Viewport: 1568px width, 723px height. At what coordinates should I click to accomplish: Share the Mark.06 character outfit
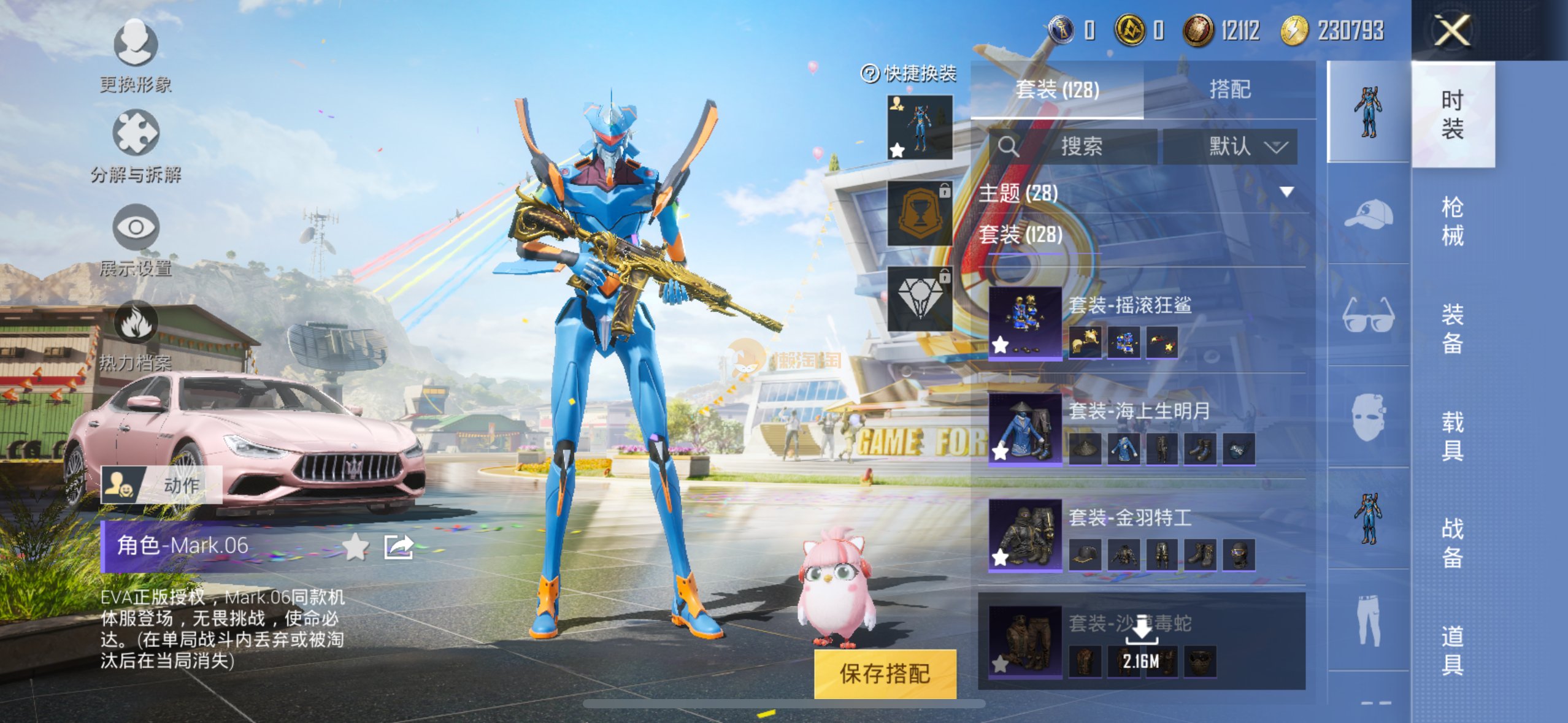[x=398, y=546]
